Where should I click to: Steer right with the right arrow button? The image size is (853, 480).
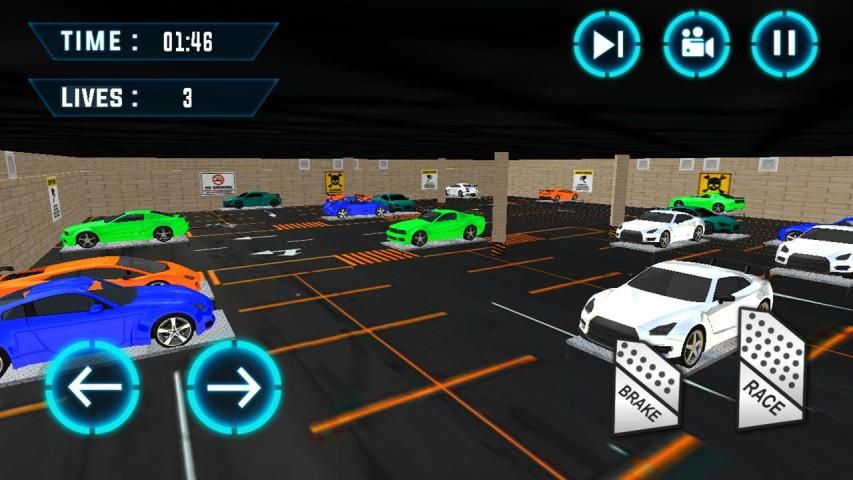pos(234,387)
